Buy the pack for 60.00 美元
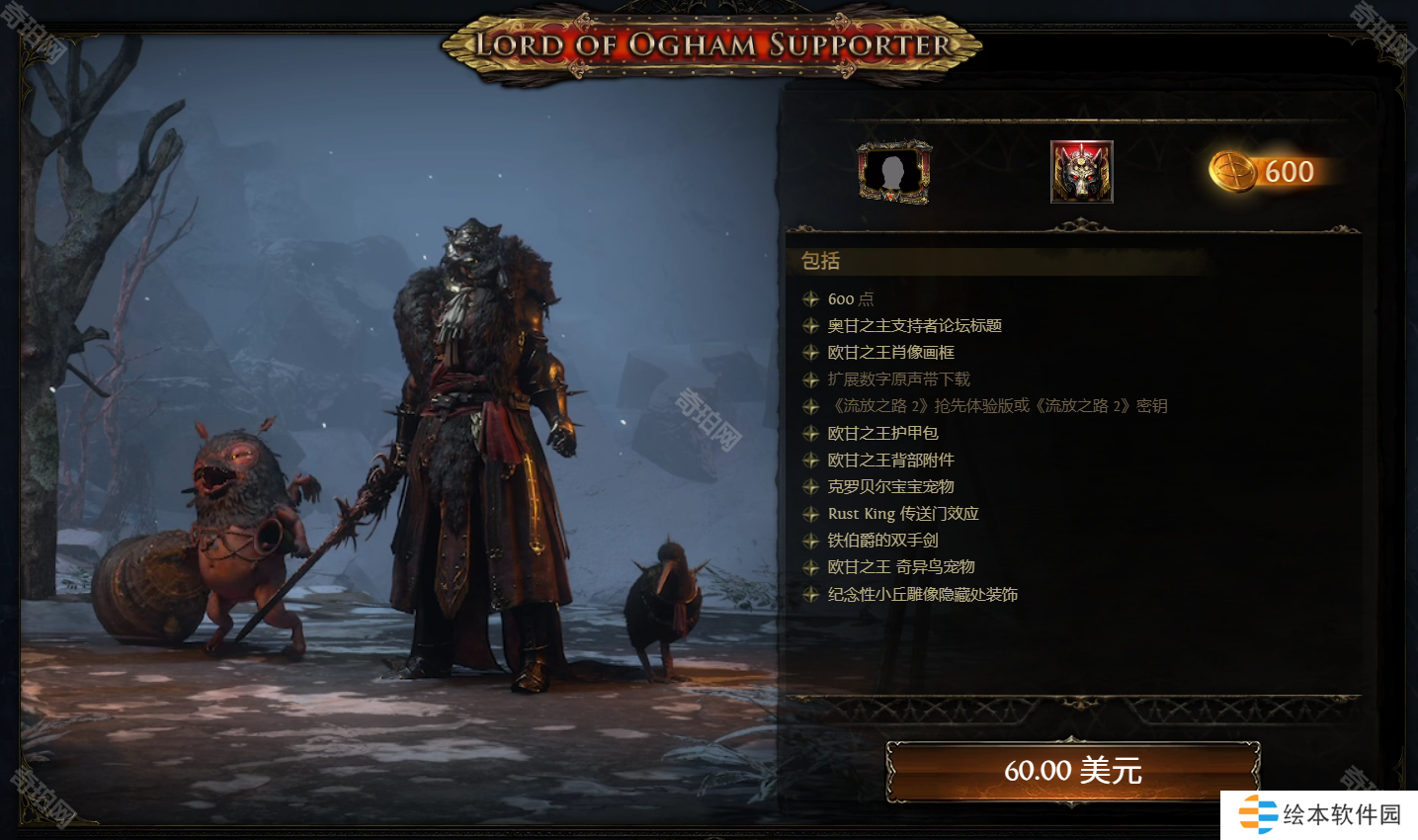The height and width of the screenshot is (840, 1418). [1072, 770]
